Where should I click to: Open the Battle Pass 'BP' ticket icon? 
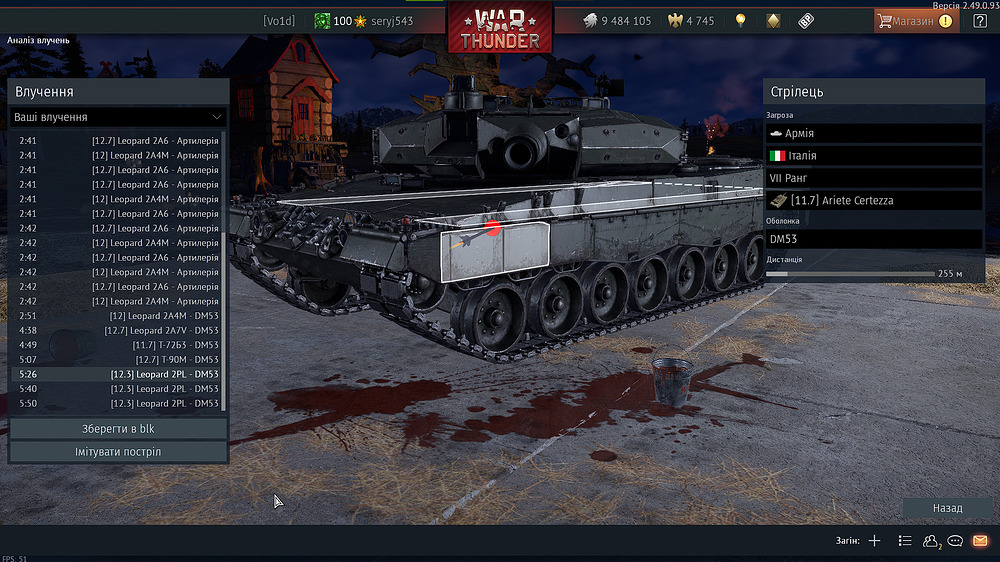[x=806, y=20]
